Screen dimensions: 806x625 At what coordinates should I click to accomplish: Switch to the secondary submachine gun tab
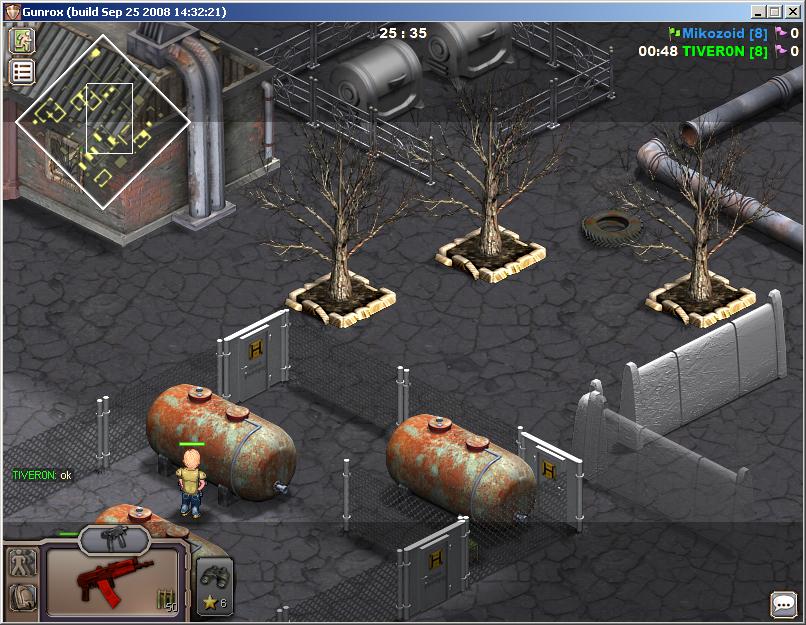tap(115, 540)
